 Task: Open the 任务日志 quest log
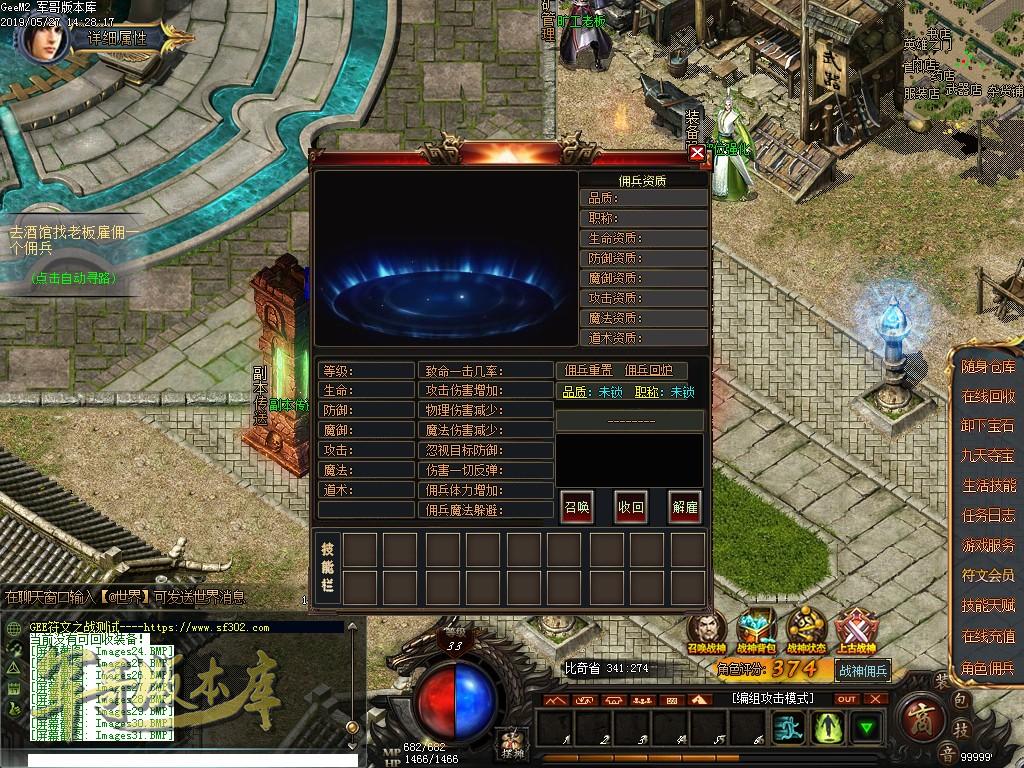tap(988, 516)
